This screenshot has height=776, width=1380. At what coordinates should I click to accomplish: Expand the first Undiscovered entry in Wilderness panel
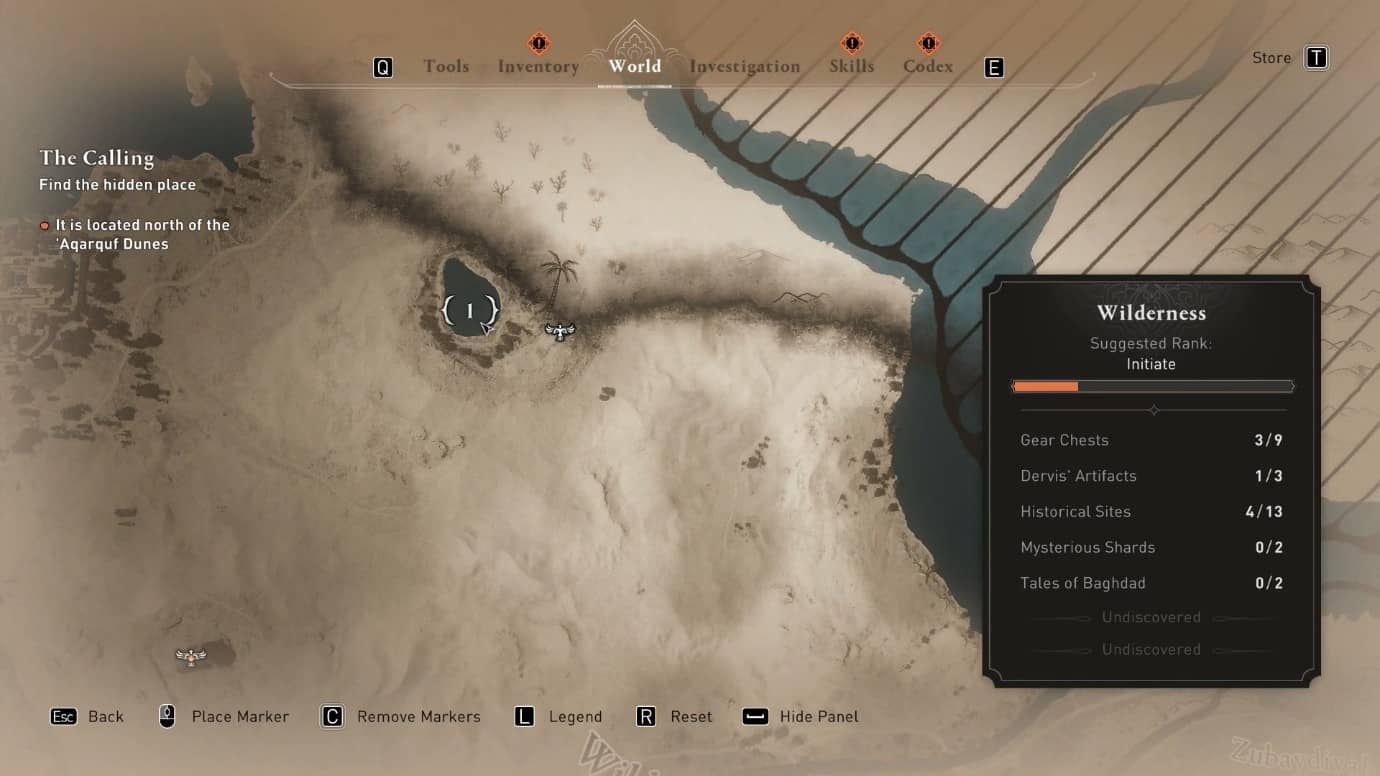point(1150,617)
